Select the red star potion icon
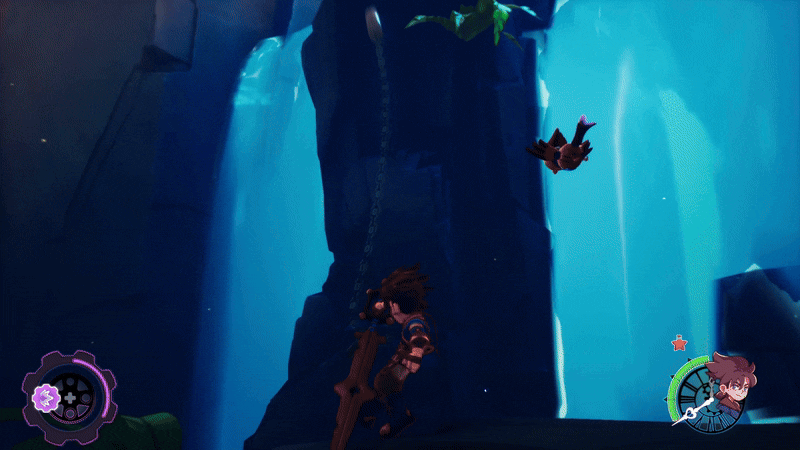The width and height of the screenshot is (800, 450). point(680,344)
